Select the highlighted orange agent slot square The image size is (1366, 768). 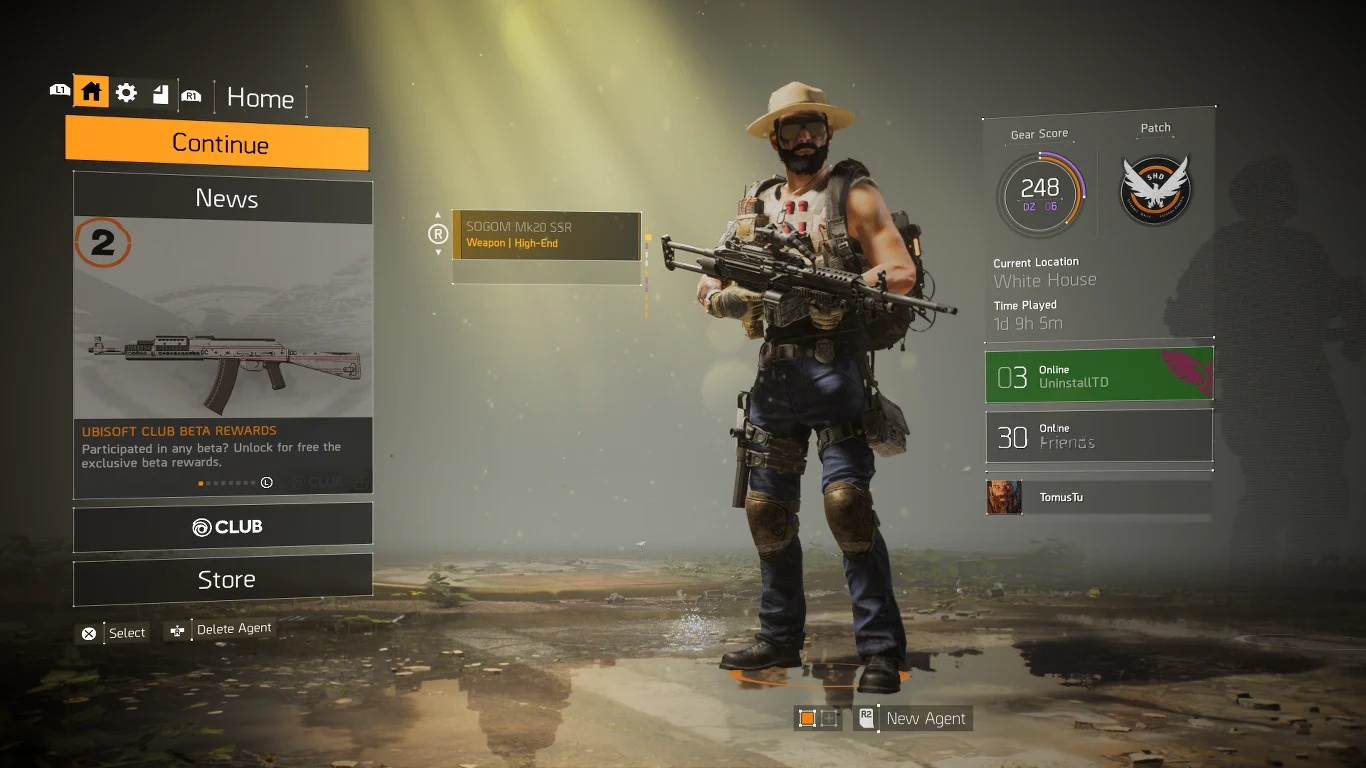coord(805,718)
